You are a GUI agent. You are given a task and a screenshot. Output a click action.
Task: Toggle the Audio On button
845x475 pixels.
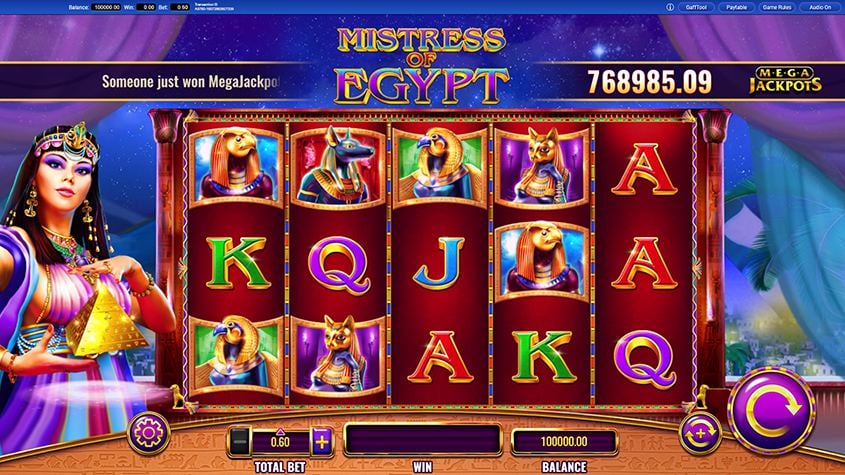click(x=819, y=6)
